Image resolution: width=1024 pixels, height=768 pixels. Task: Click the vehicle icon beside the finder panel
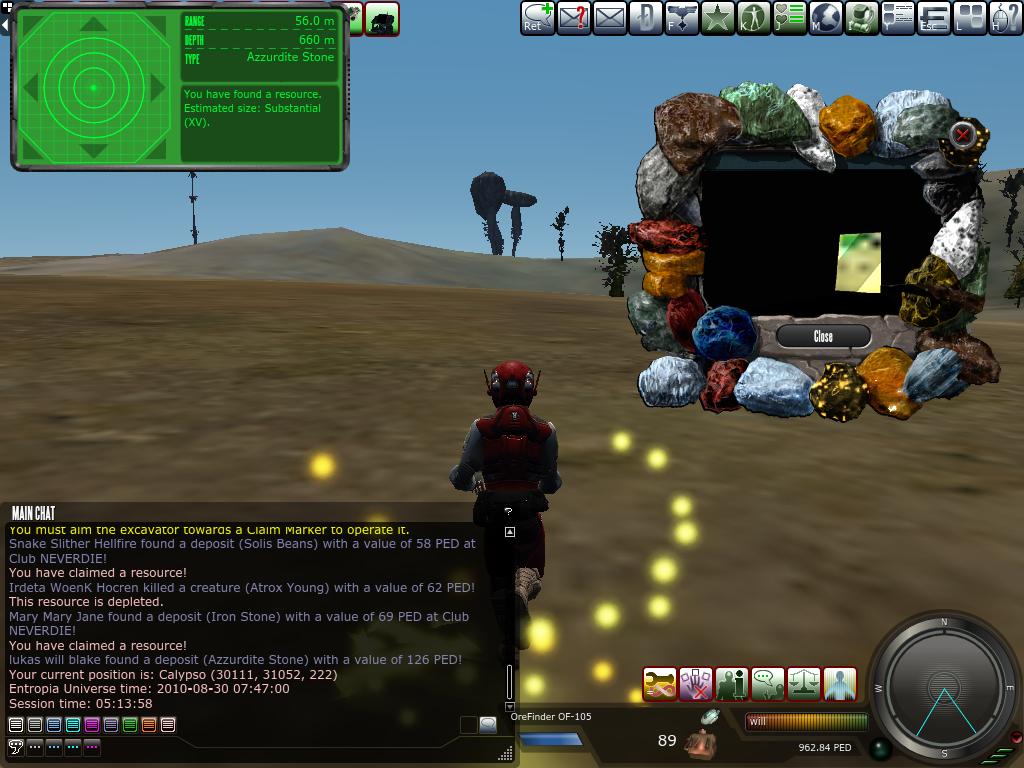(382, 18)
